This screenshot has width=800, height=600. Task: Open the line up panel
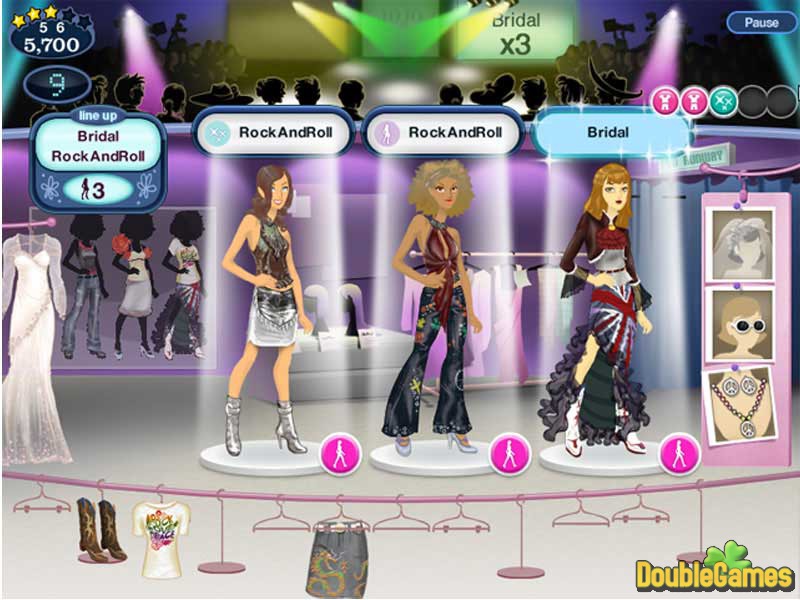coord(98,160)
